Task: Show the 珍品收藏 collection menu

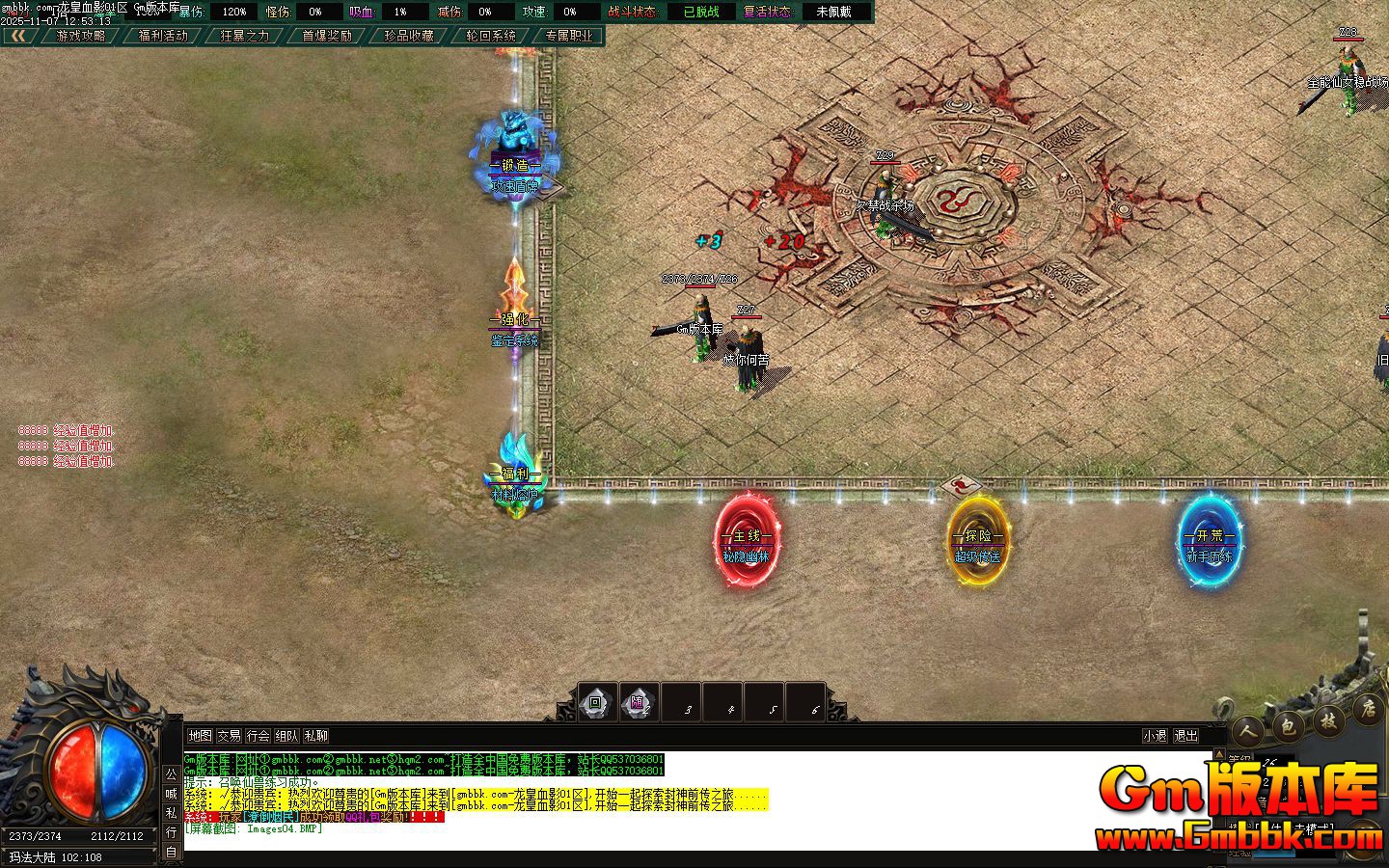Action: coord(409,36)
